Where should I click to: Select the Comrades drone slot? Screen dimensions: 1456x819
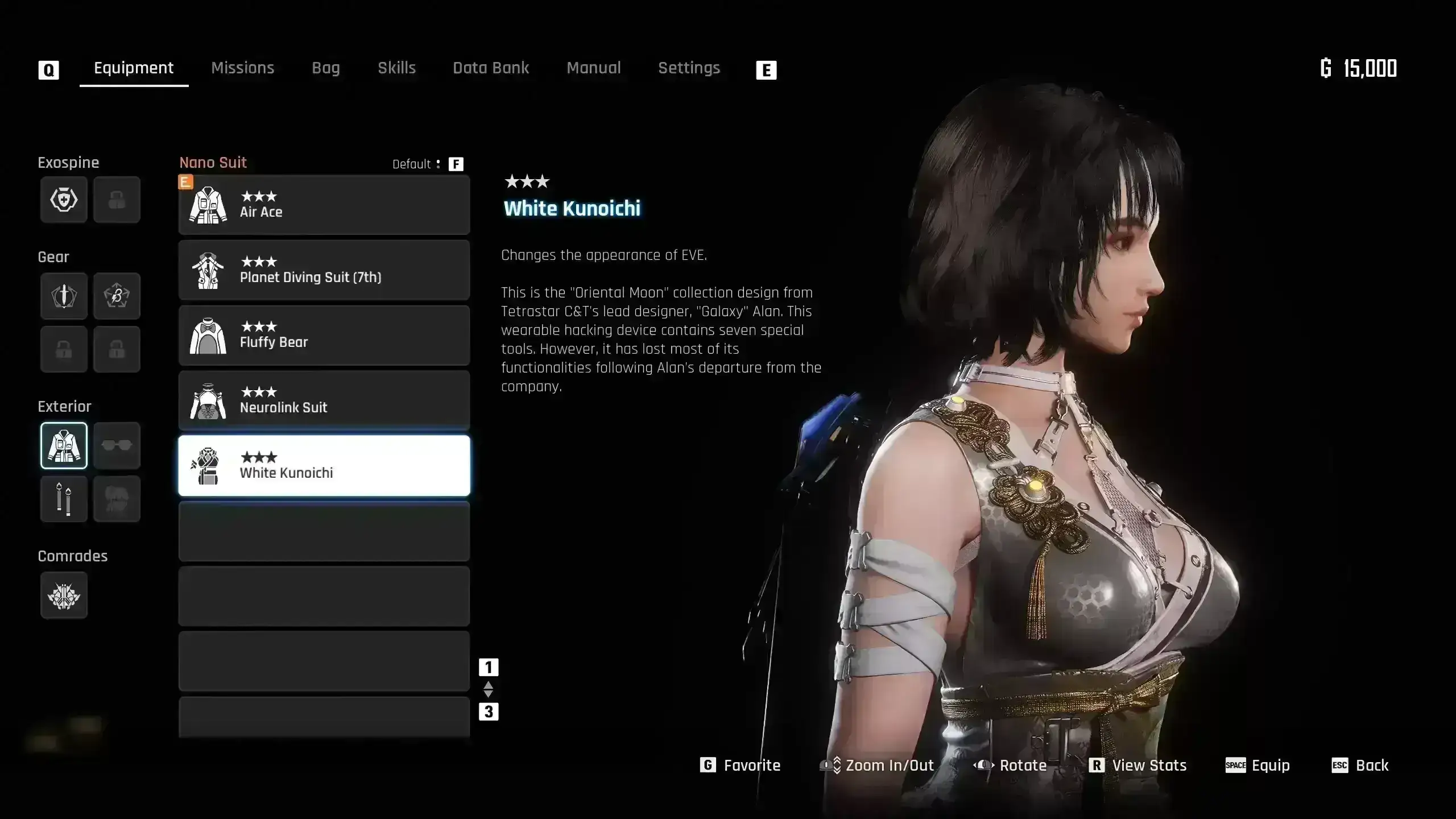point(64,595)
